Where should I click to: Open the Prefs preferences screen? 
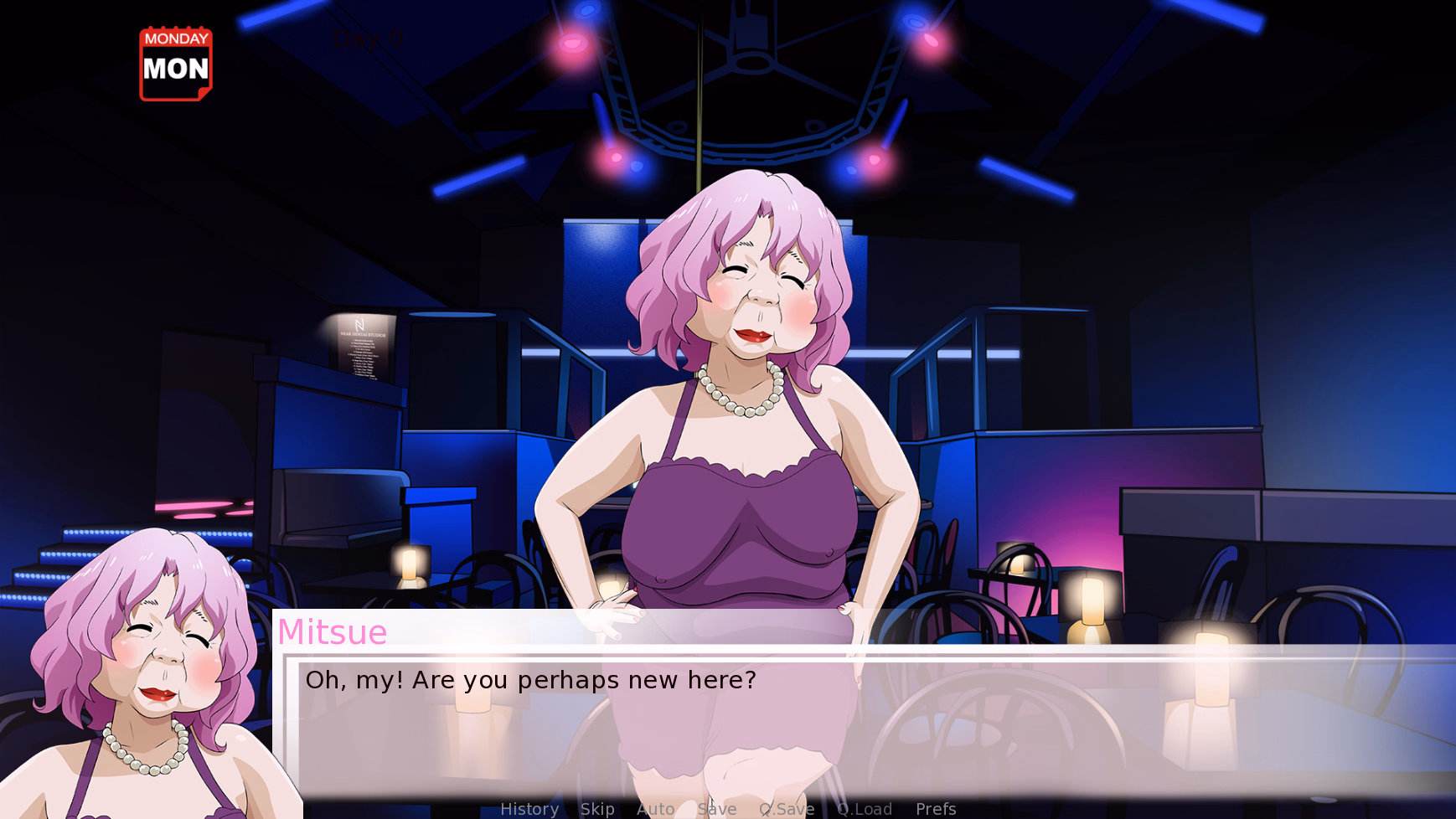[x=935, y=809]
